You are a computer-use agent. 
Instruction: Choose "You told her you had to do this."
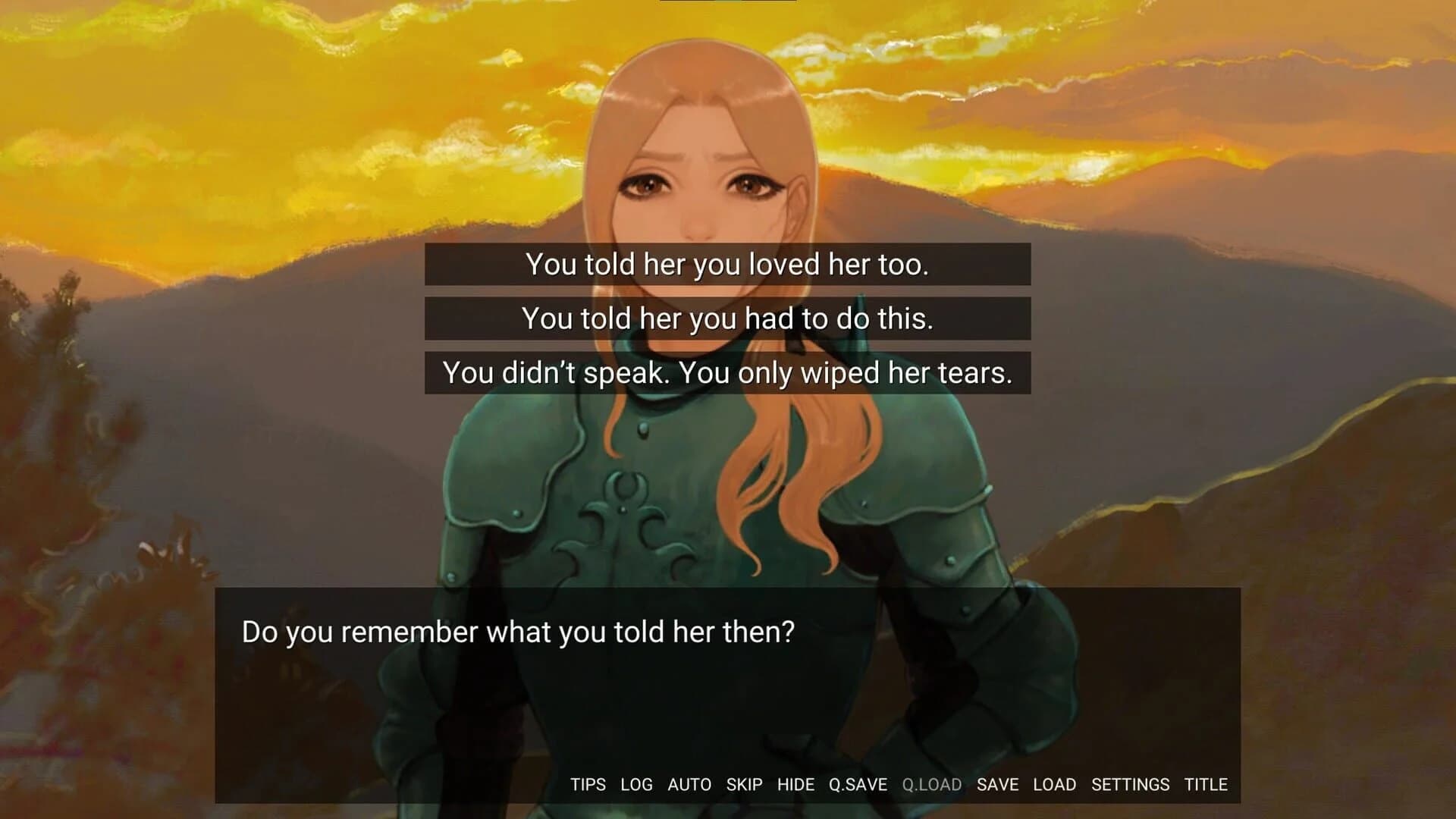(x=728, y=318)
